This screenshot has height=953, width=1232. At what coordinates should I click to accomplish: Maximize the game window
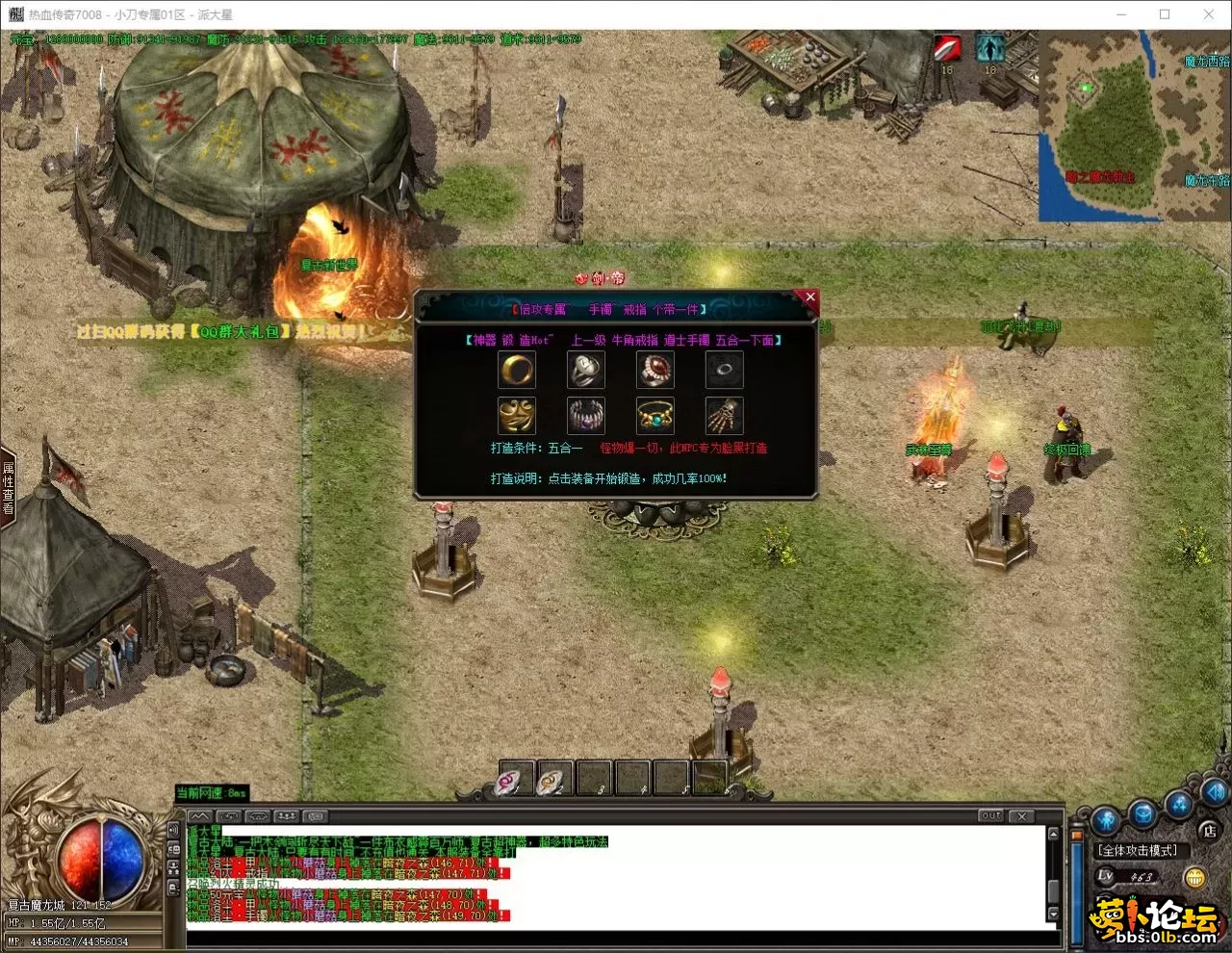point(1165,14)
